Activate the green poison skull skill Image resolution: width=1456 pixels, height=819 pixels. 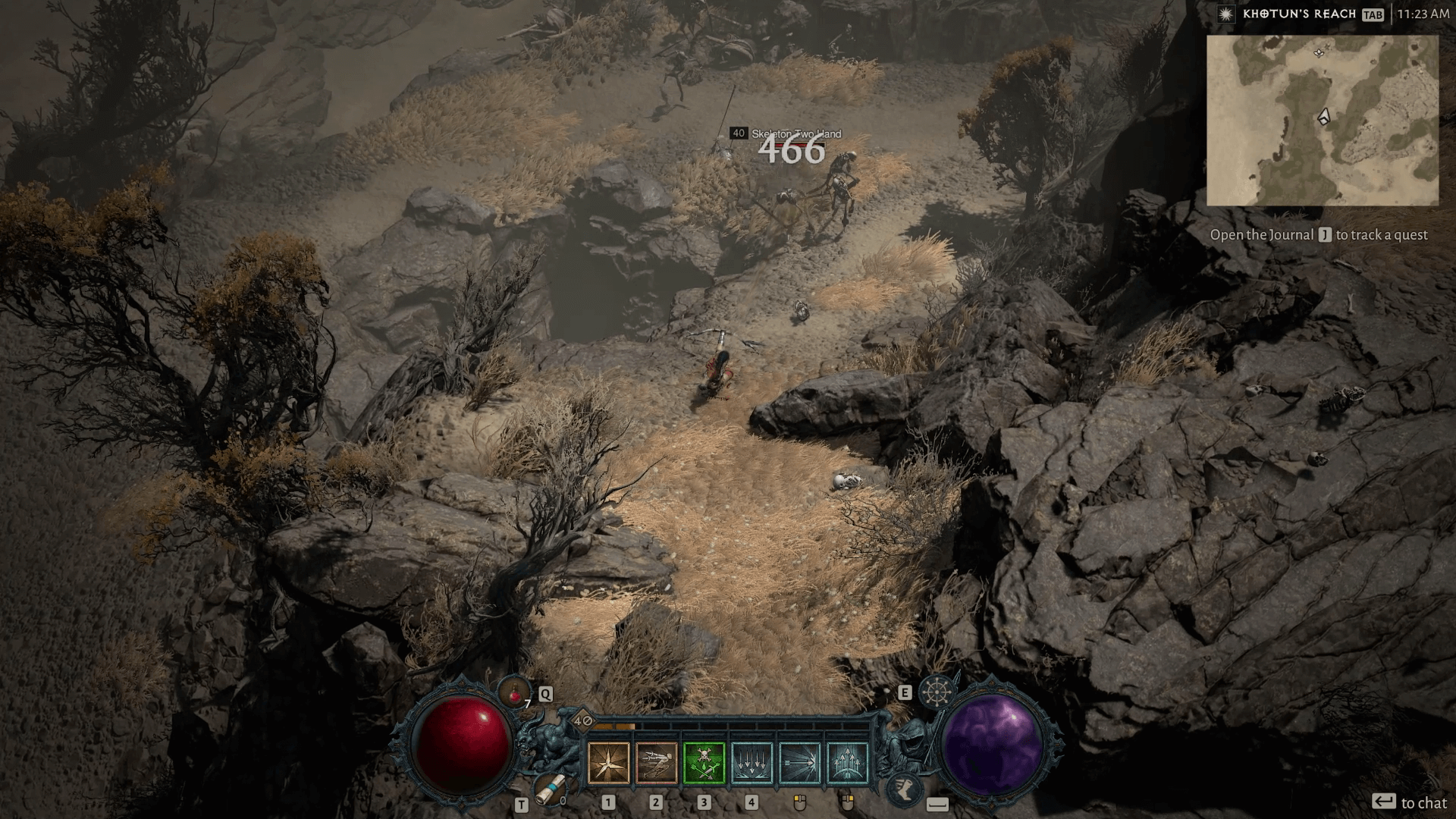click(704, 763)
